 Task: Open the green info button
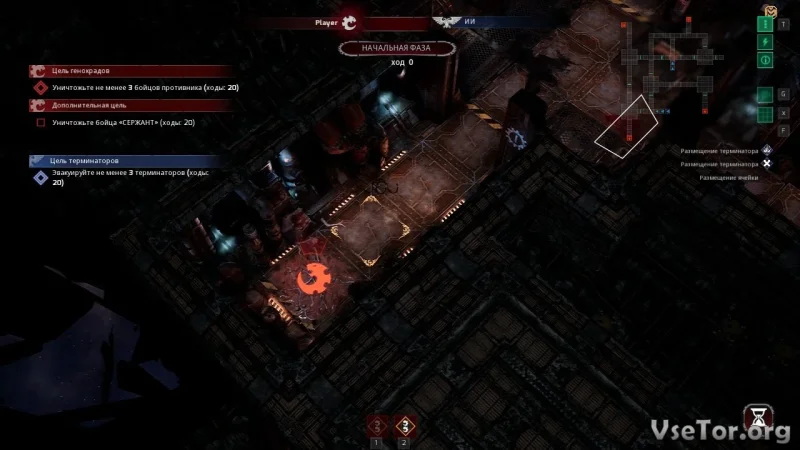tap(767, 60)
